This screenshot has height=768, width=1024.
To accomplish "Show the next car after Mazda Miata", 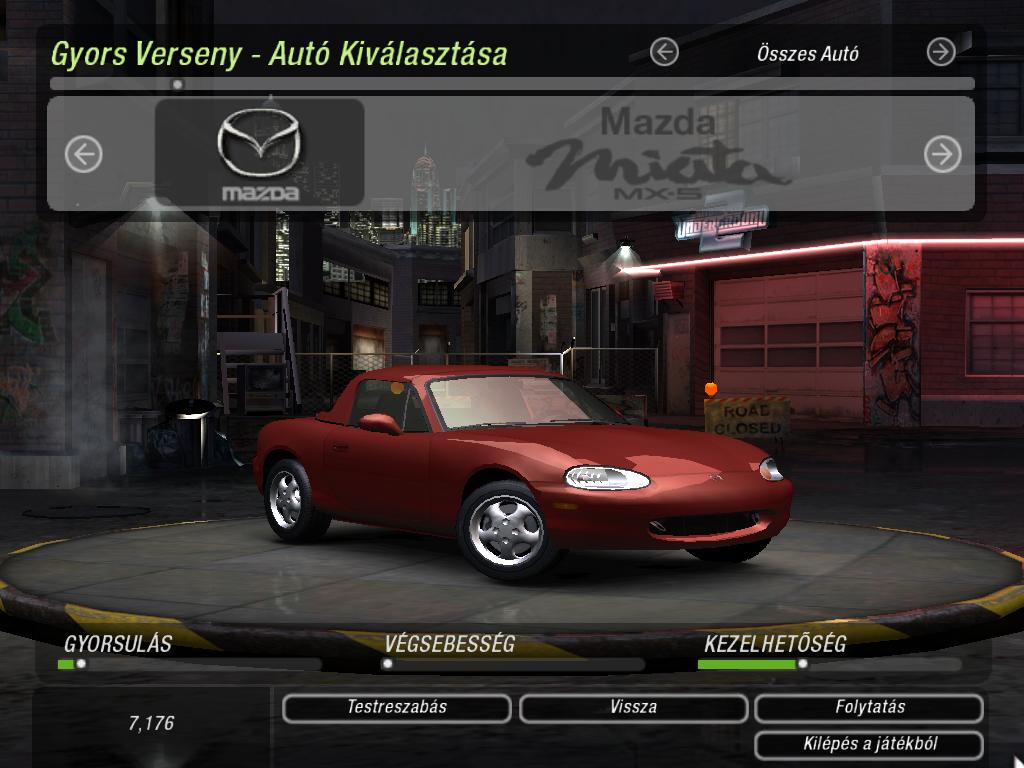I will 942,154.
